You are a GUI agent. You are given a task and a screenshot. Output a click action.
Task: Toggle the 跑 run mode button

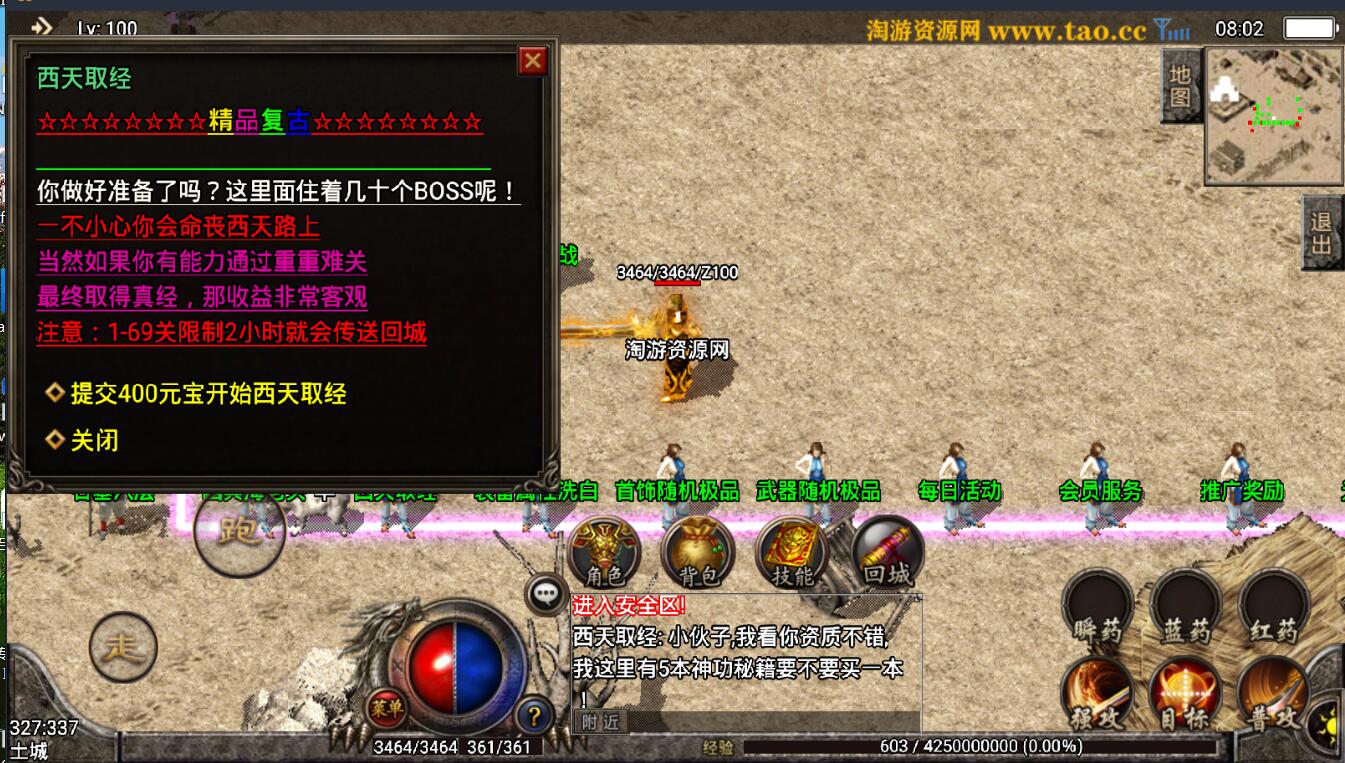coord(238,531)
